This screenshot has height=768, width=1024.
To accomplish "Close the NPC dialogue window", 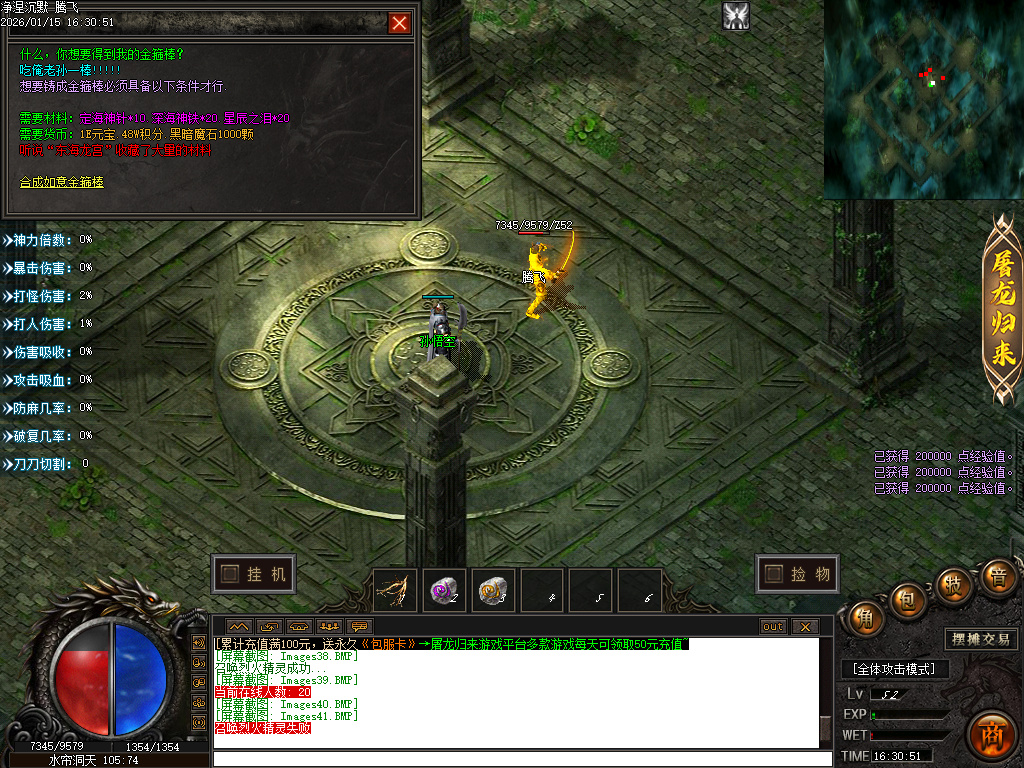I will [400, 23].
